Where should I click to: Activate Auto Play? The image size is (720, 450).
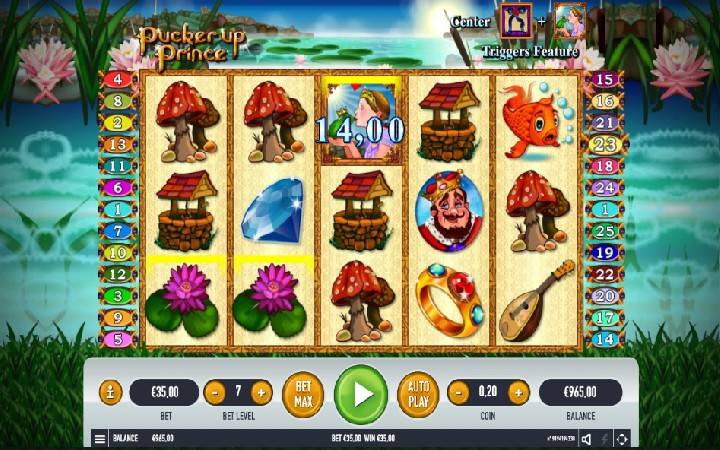coord(418,393)
